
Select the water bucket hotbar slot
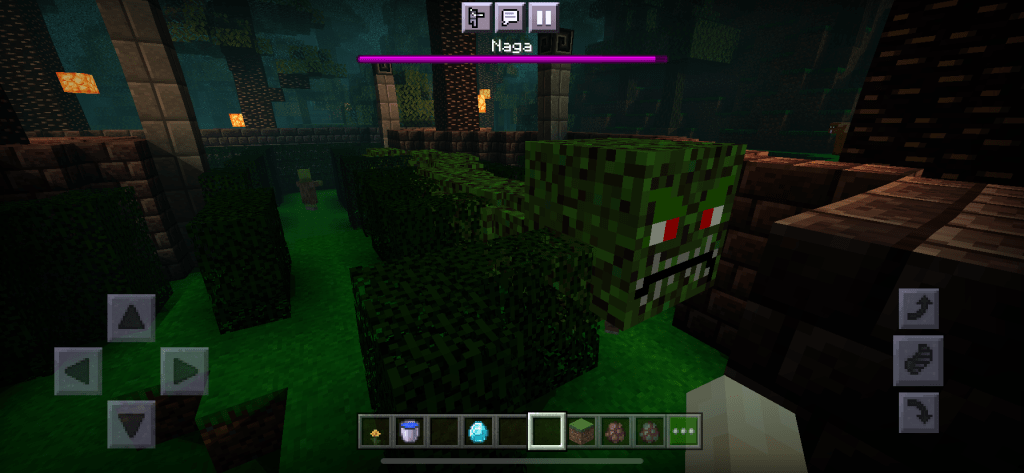[x=409, y=431]
